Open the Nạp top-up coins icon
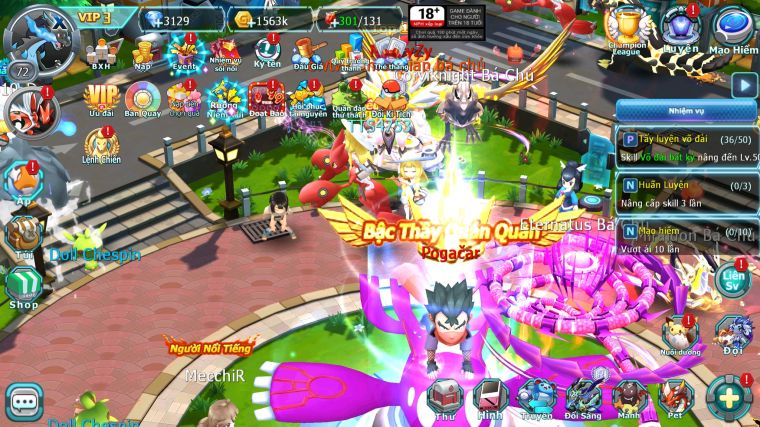This screenshot has height=427, width=760. (141, 50)
